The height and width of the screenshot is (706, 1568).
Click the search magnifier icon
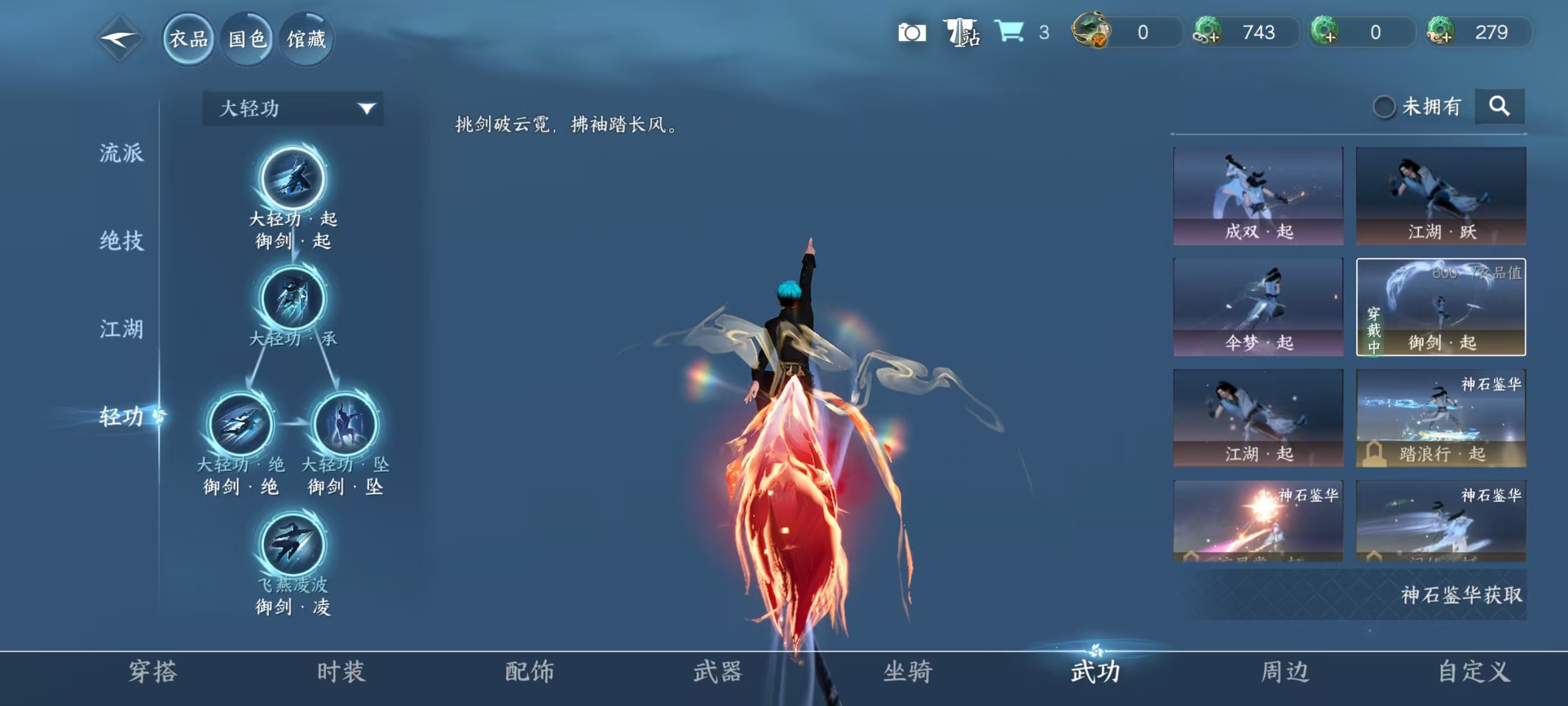coord(1500,105)
